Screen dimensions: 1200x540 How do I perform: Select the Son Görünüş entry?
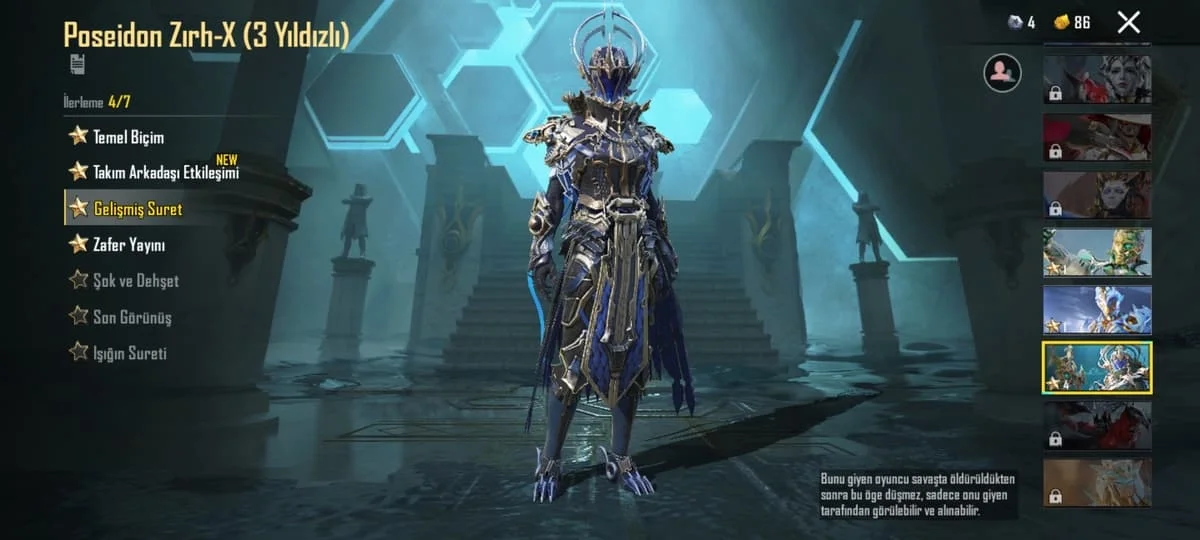131,317
